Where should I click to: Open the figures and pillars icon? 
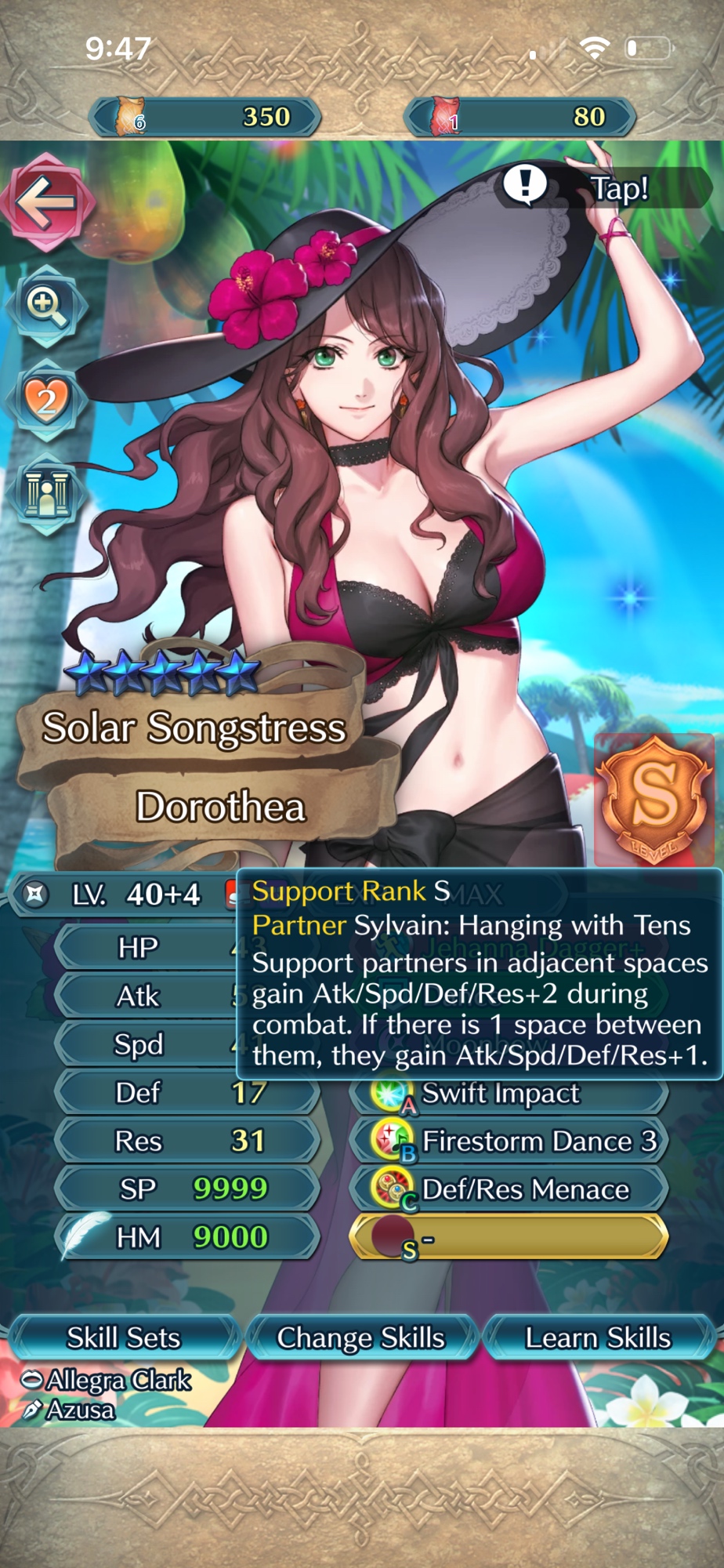point(46,494)
